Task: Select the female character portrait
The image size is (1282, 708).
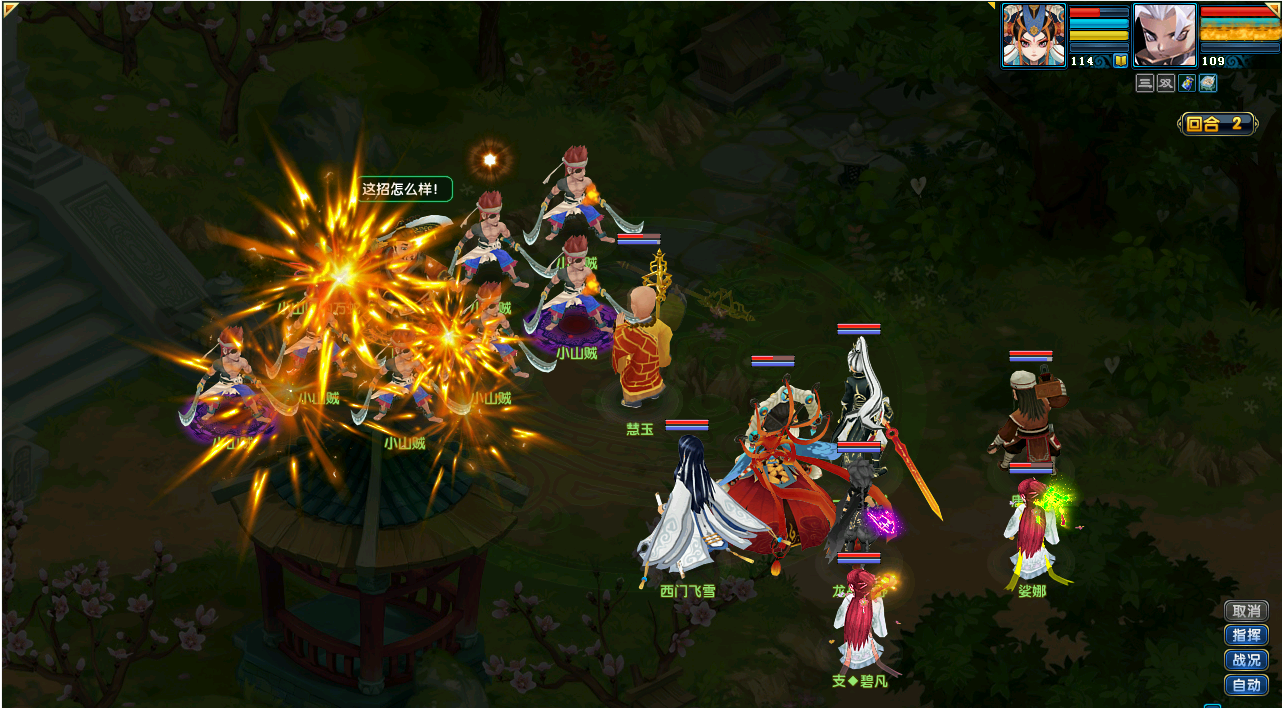Action: (1034, 35)
